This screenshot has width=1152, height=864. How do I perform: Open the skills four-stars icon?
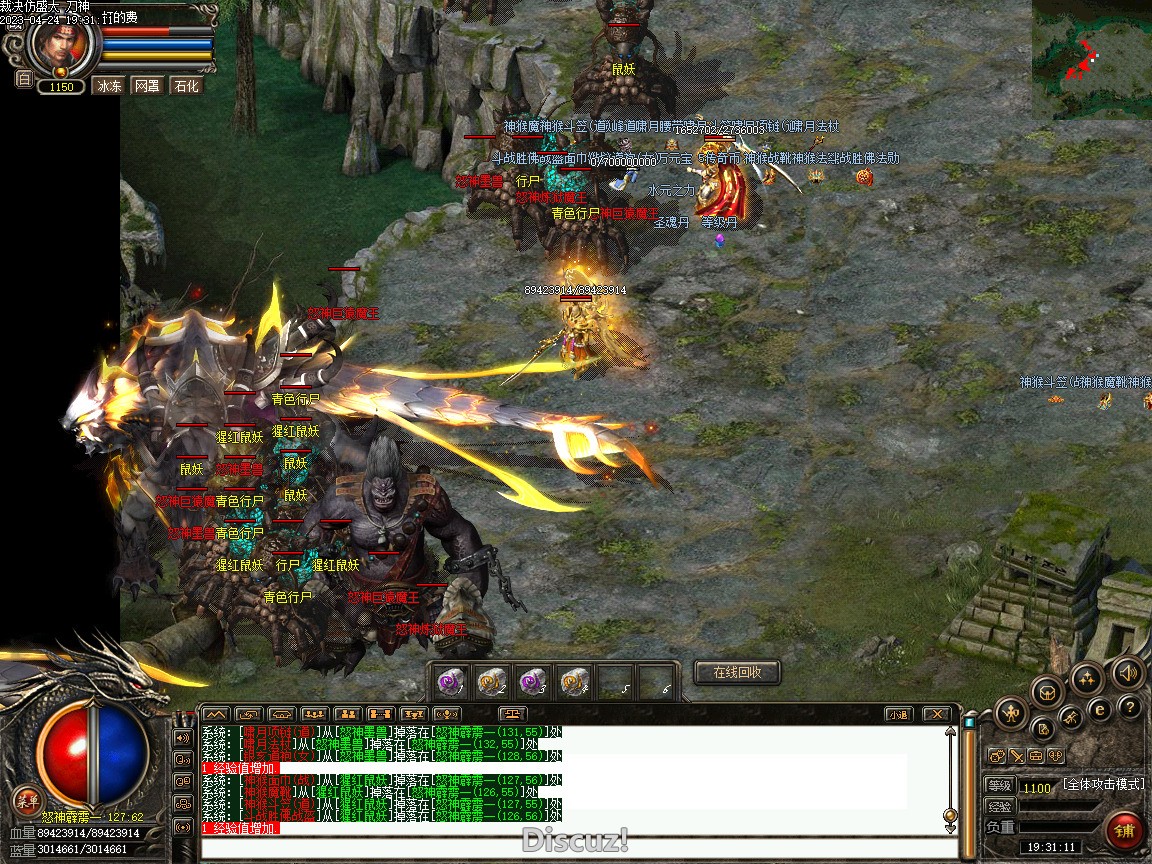[x=1087, y=679]
